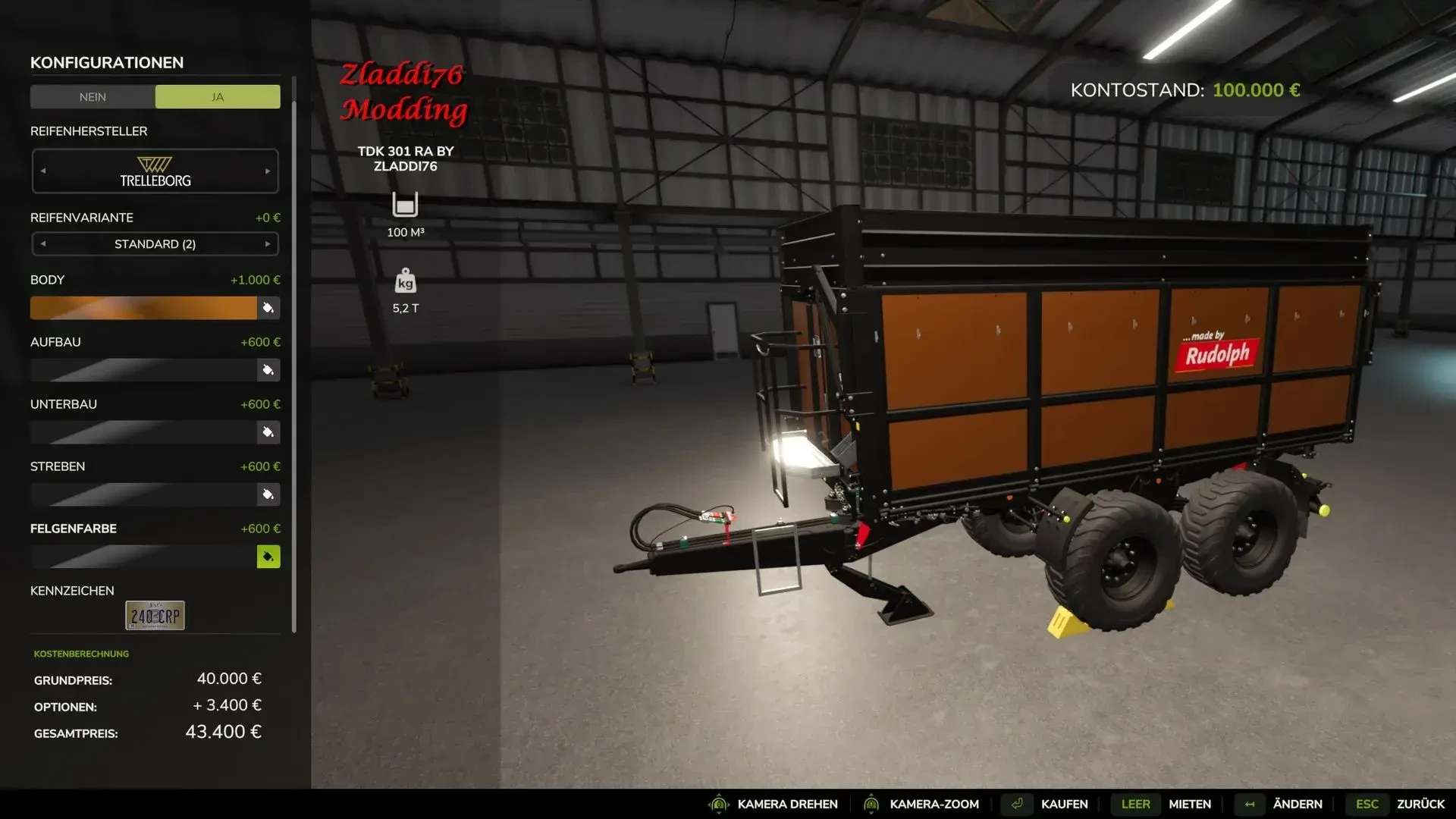The height and width of the screenshot is (819, 1456).
Task: Choose MIETEN from bottom bar
Action: [1189, 804]
